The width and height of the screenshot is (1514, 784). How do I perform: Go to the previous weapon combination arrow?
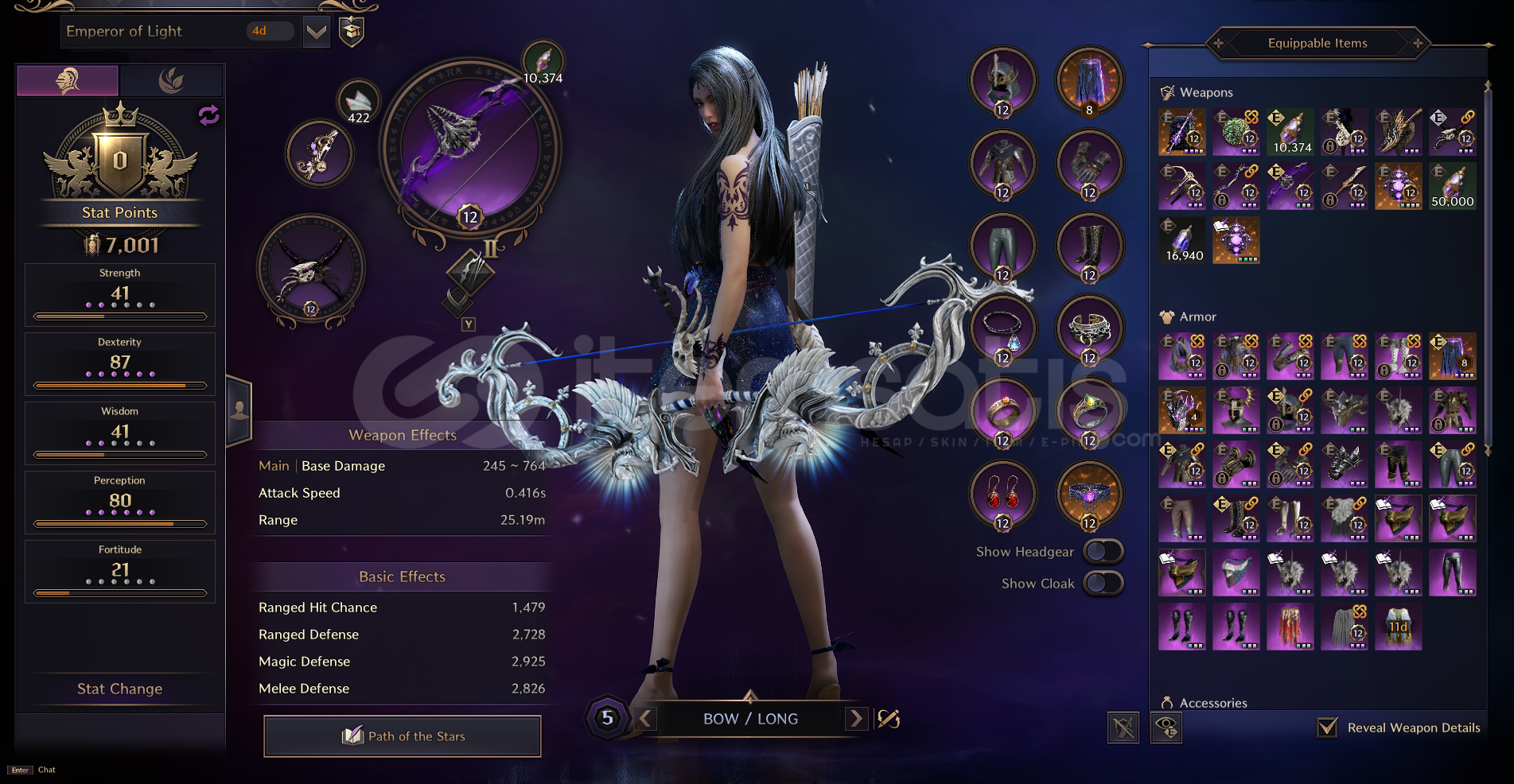click(x=645, y=719)
